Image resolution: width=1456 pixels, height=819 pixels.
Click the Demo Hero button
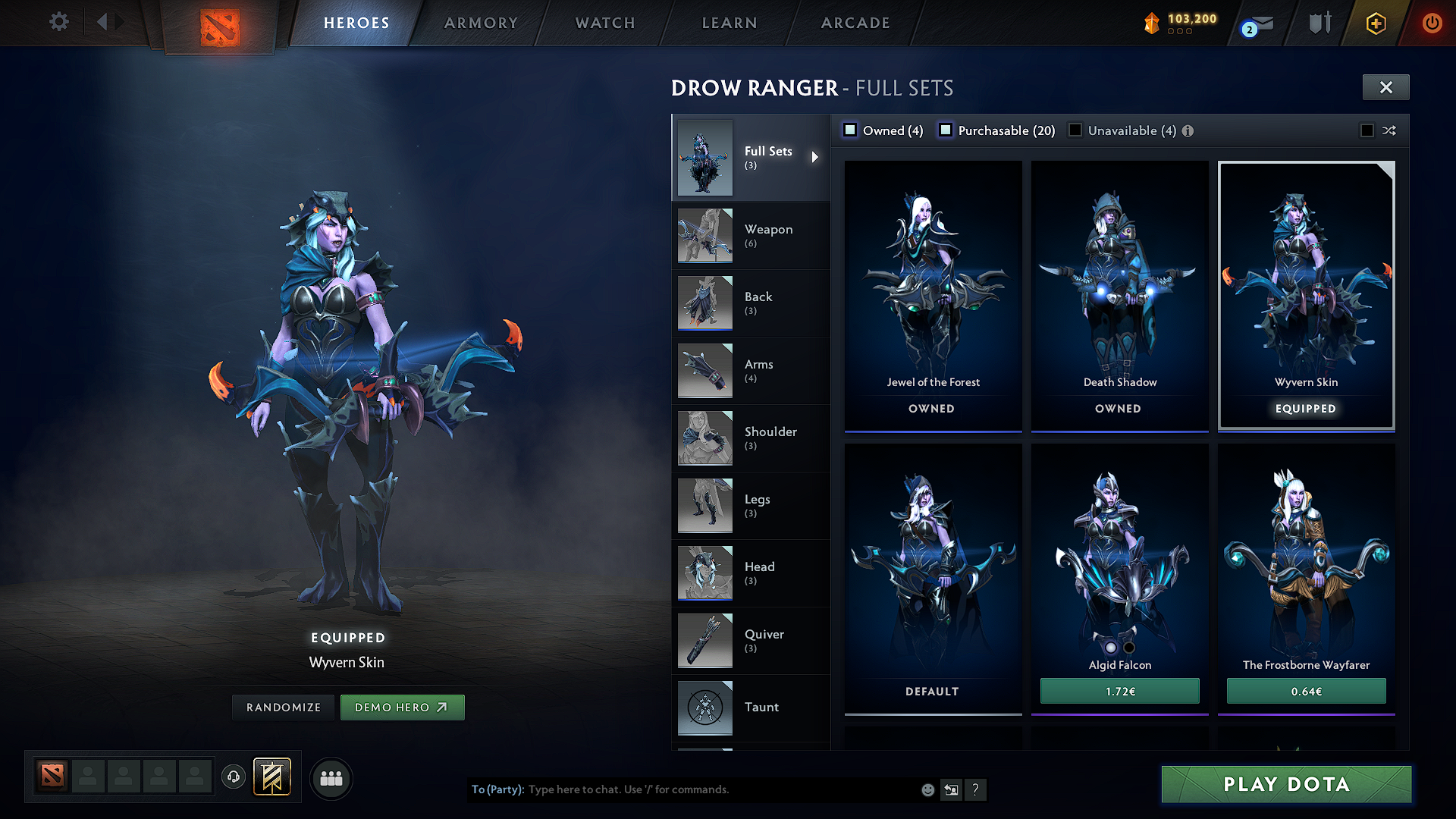point(403,707)
